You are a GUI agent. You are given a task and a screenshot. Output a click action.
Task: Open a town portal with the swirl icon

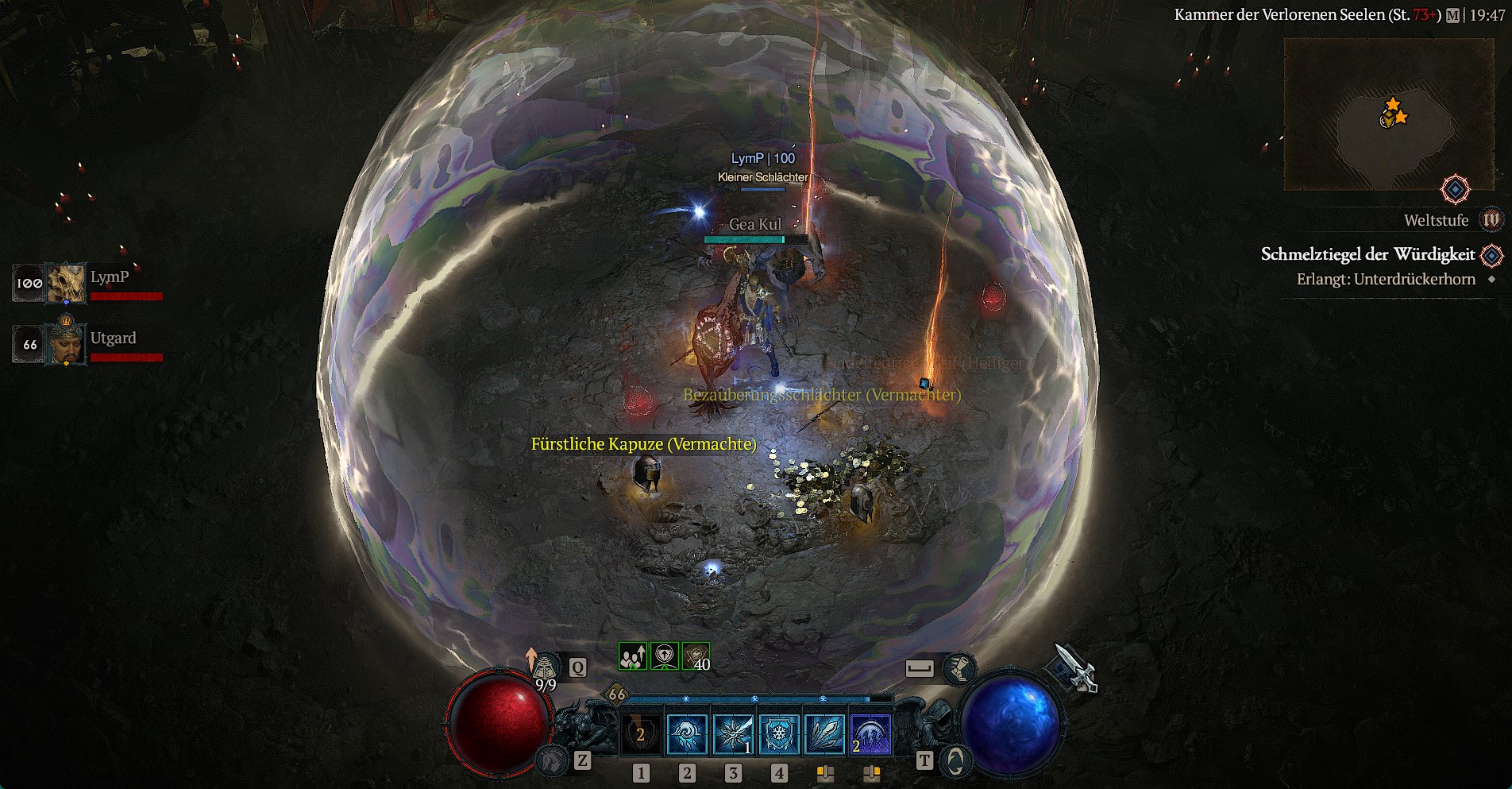(x=955, y=761)
